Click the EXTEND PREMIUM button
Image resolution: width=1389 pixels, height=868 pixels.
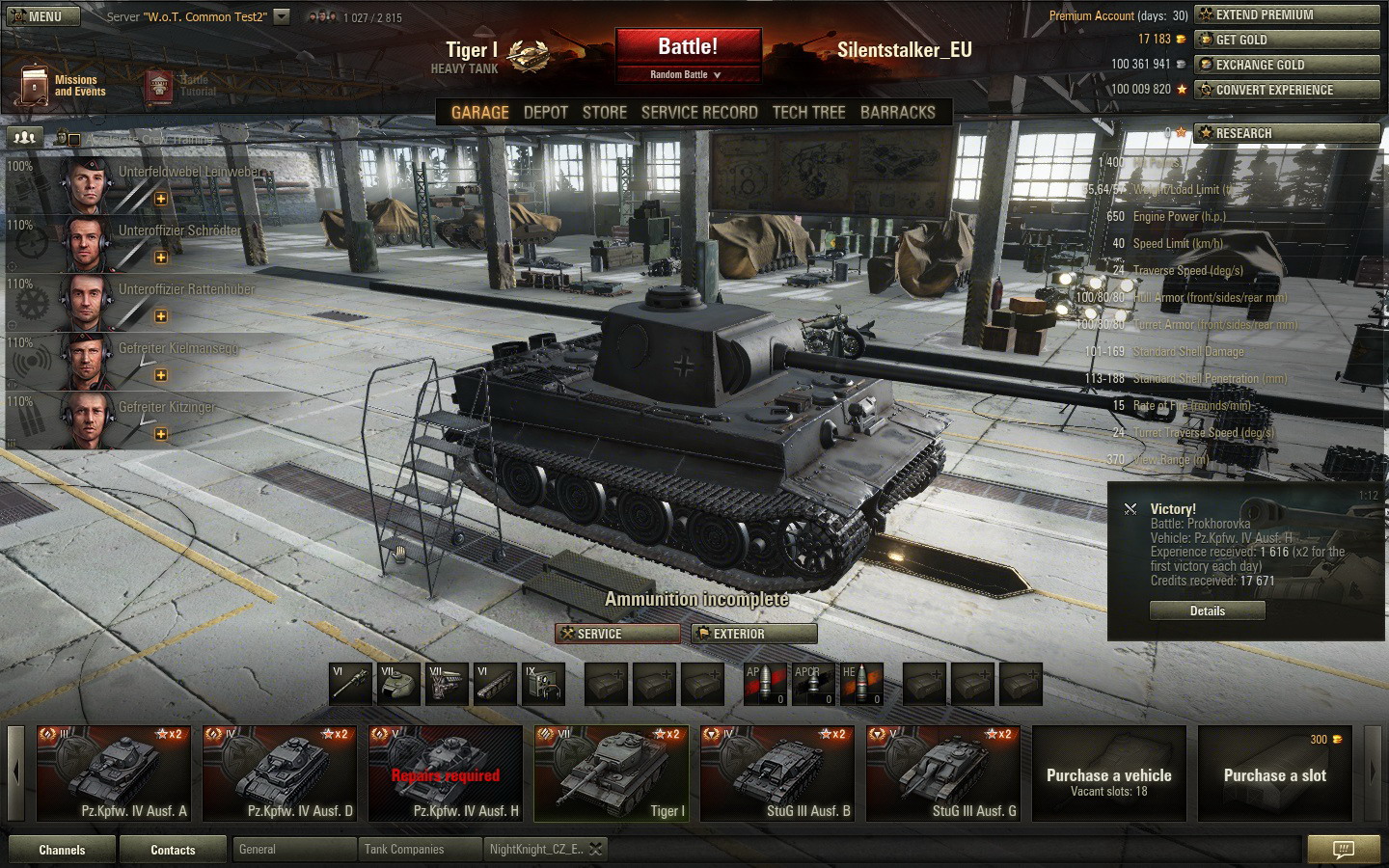click(x=1287, y=14)
